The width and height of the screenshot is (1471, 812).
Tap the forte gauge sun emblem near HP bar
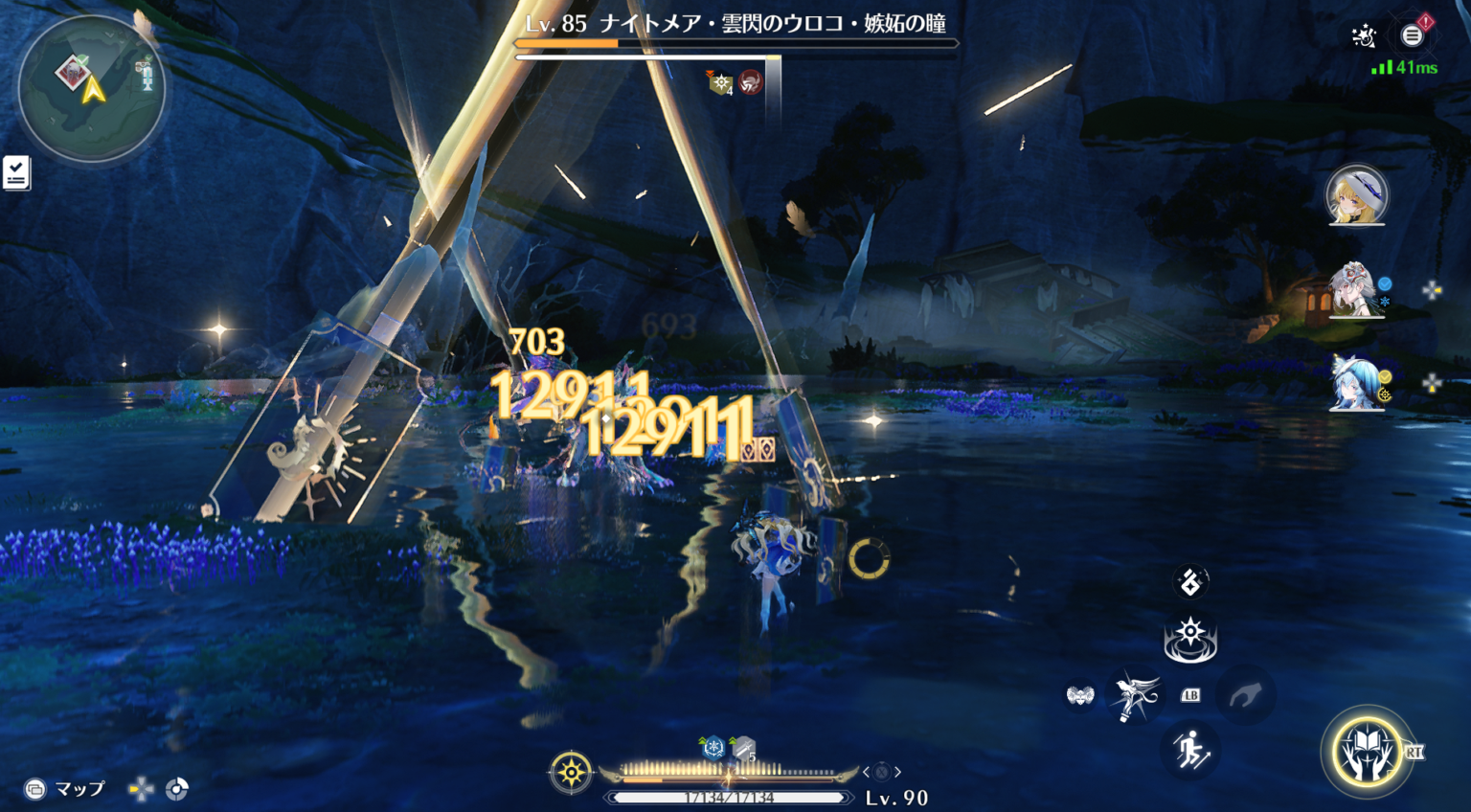(572, 771)
